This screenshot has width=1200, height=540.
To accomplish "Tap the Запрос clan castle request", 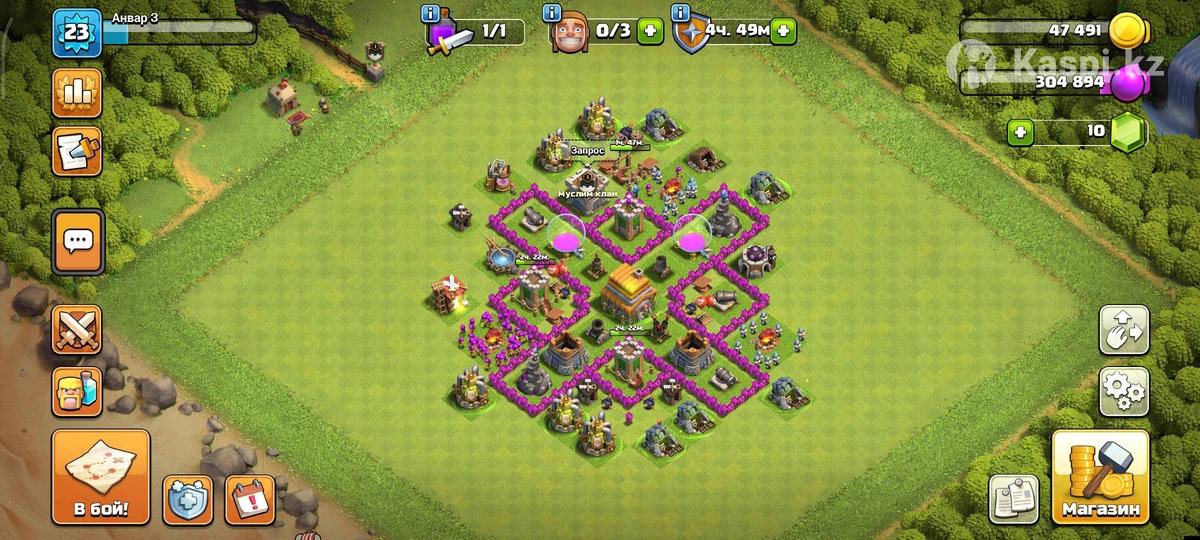I will tap(587, 150).
